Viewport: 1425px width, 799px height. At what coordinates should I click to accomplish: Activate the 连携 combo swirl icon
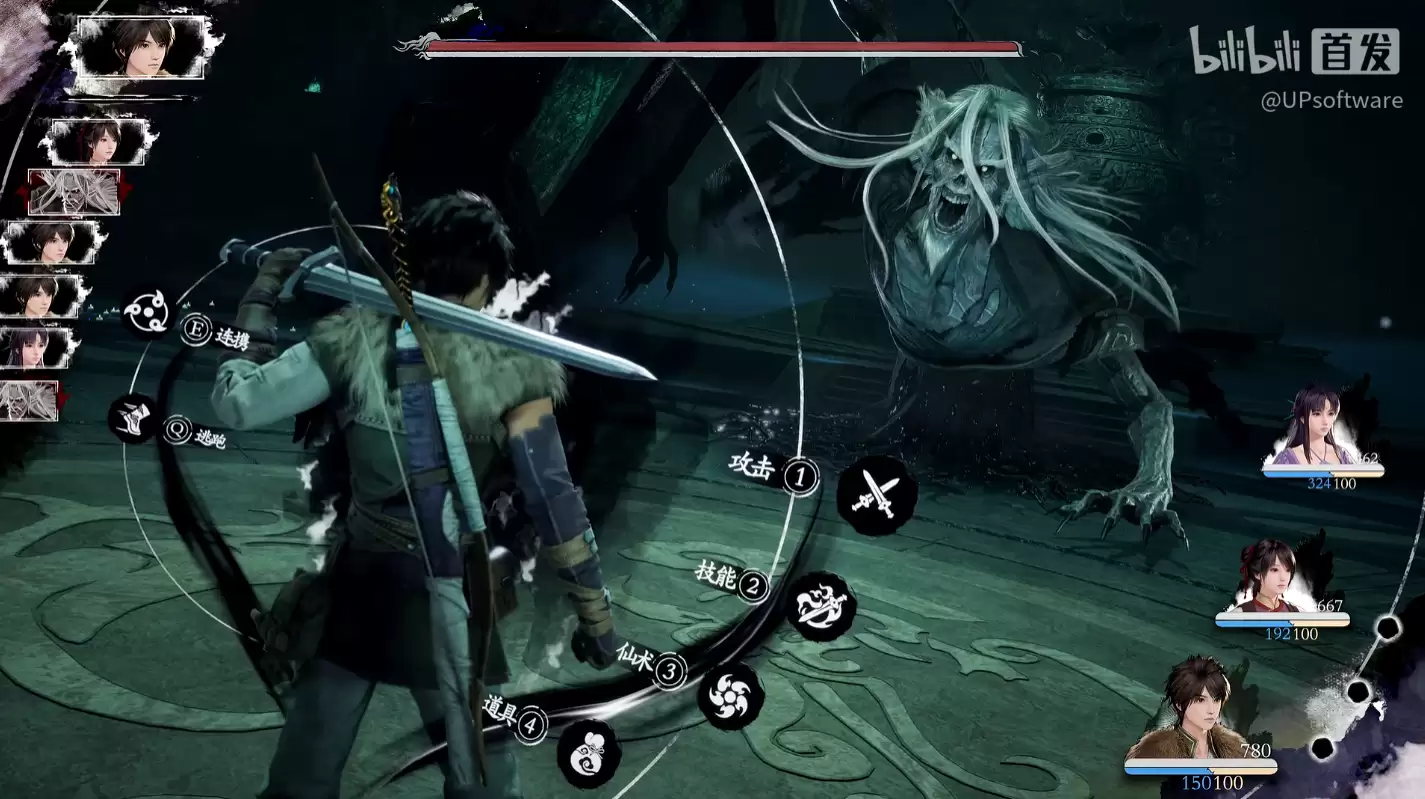pyautogui.click(x=149, y=311)
